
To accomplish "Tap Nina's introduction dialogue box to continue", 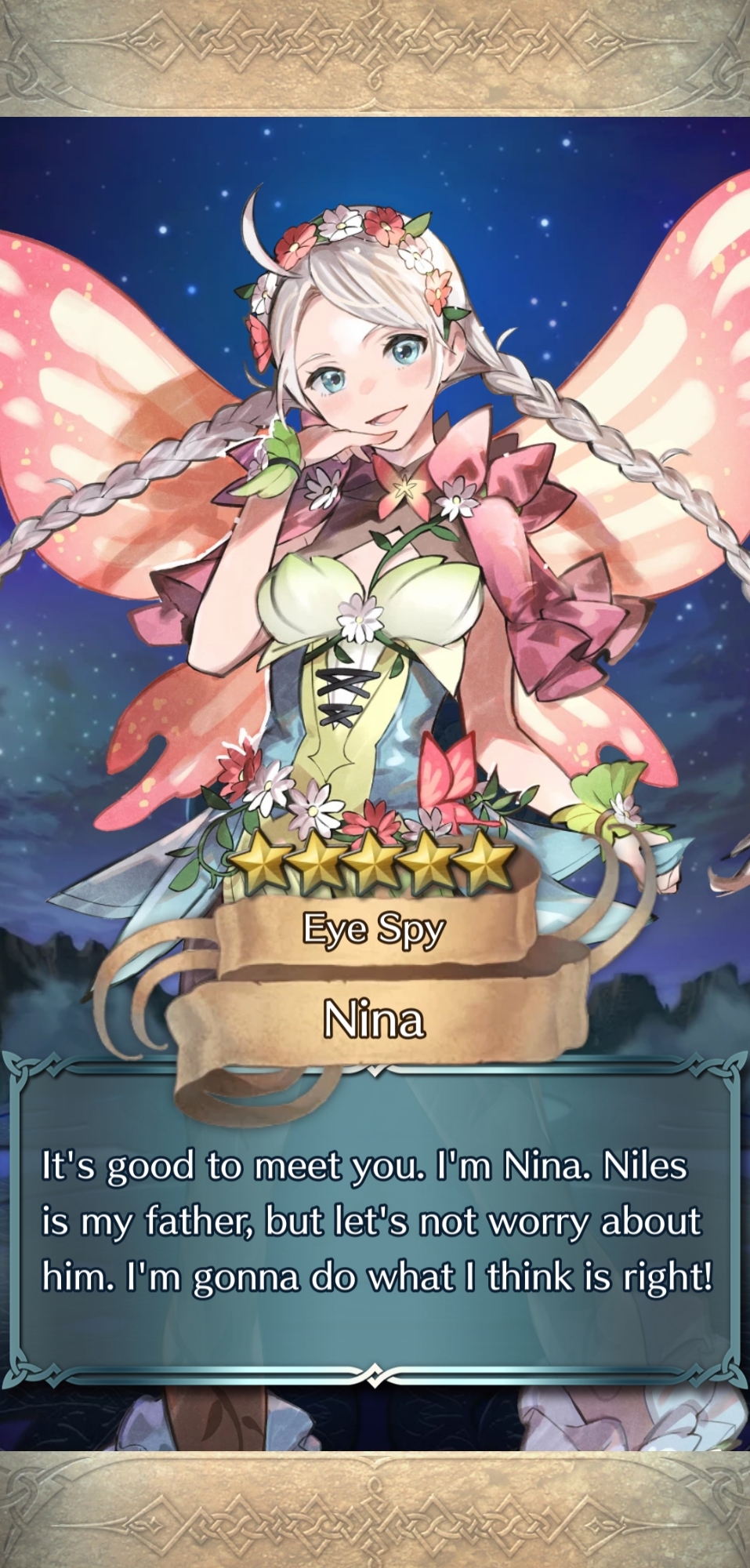I will (375, 1223).
